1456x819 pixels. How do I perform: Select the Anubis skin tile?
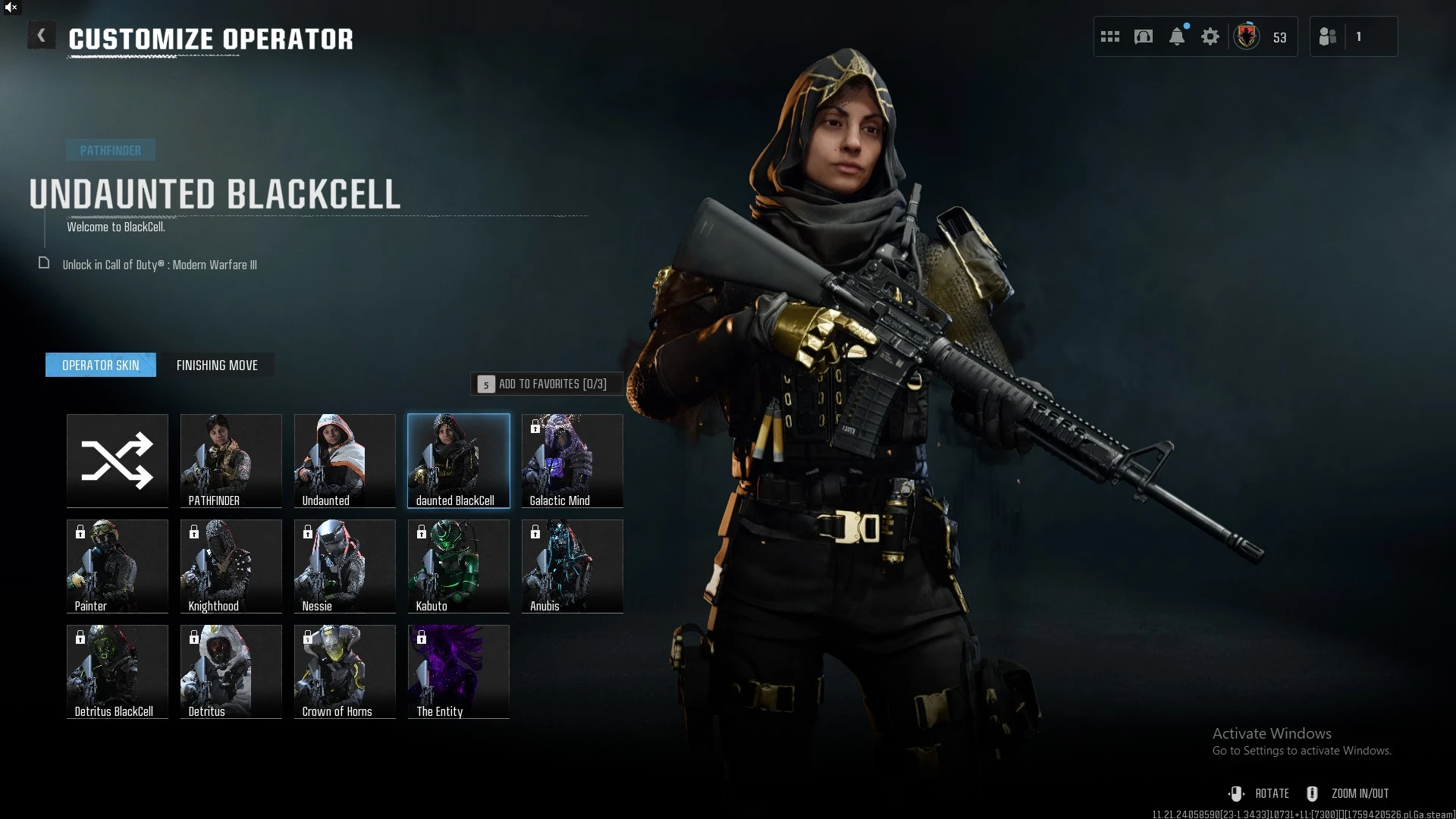click(x=573, y=566)
